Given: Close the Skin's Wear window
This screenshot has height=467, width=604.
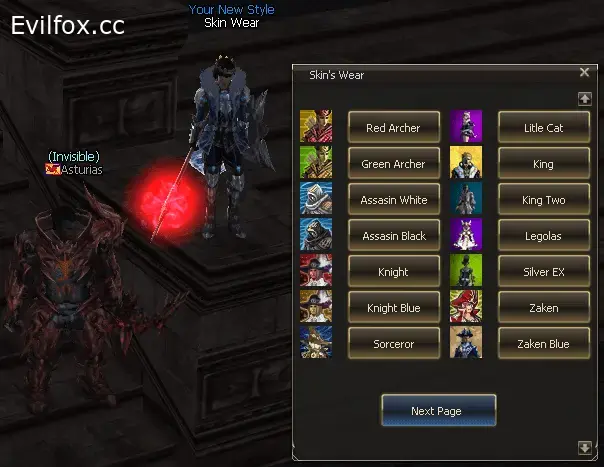Looking at the screenshot, I should pyautogui.click(x=584, y=72).
